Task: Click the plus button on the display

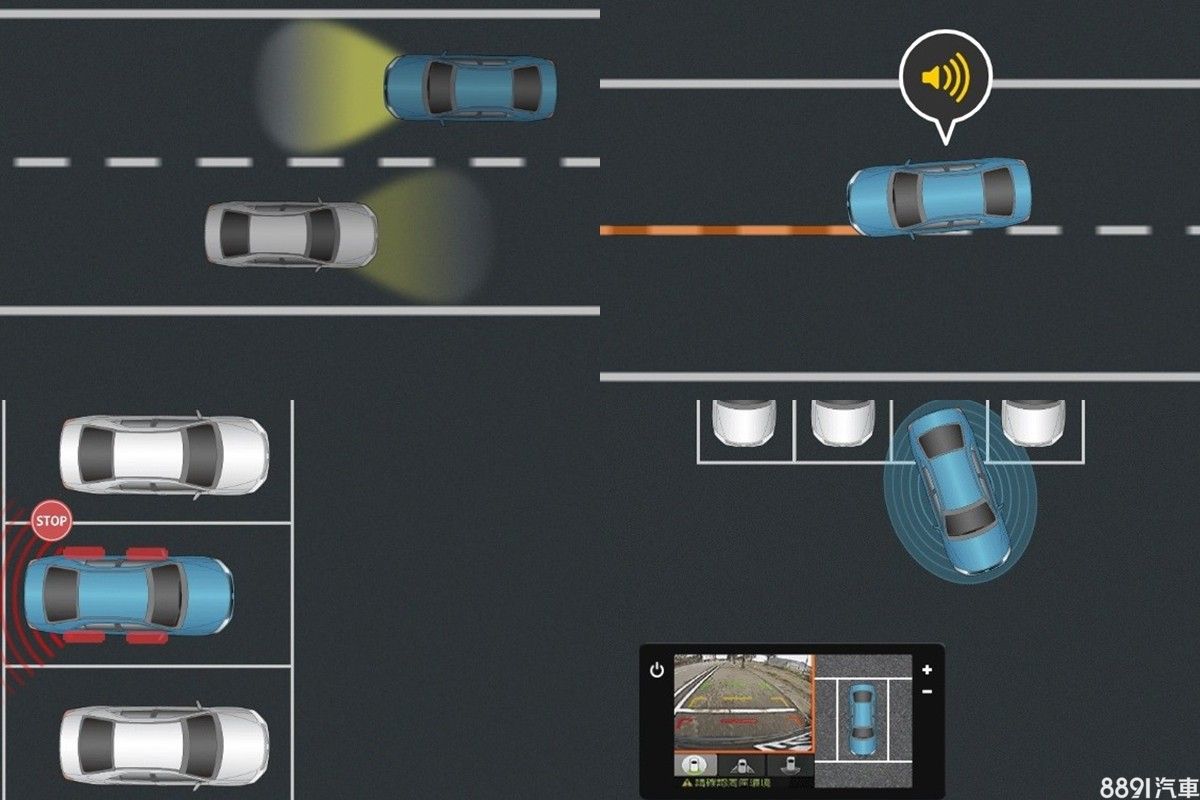Action: (x=927, y=670)
